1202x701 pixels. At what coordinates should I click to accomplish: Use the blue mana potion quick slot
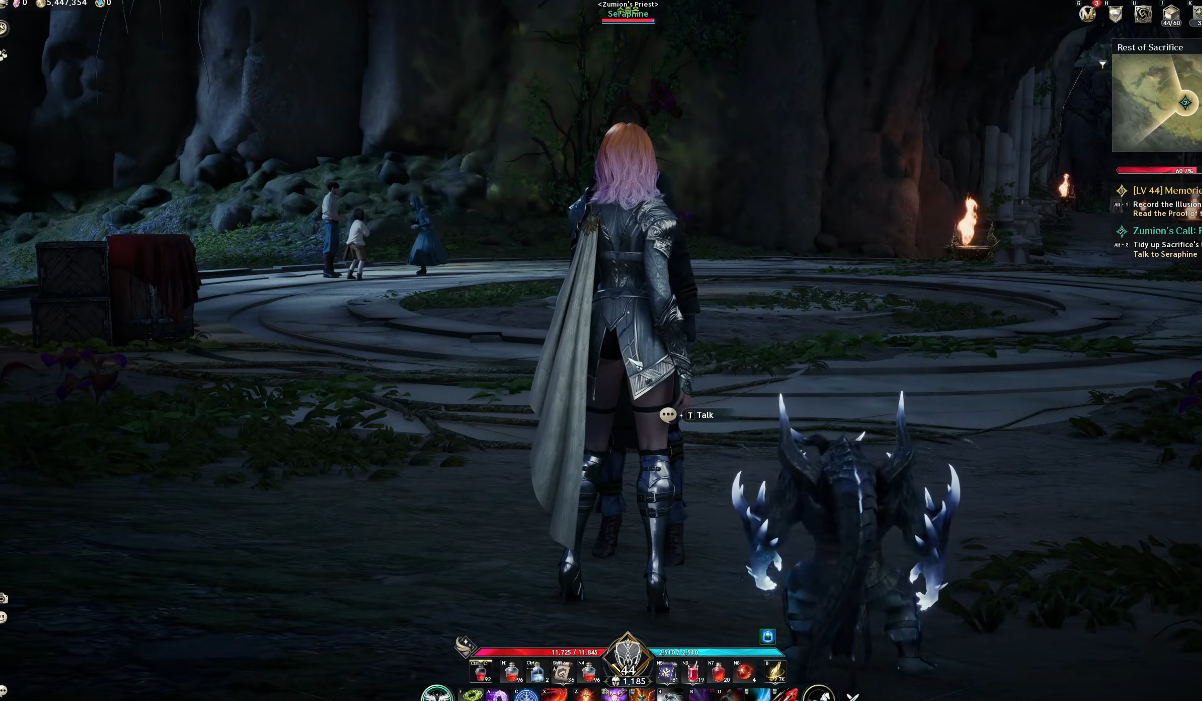coord(537,672)
